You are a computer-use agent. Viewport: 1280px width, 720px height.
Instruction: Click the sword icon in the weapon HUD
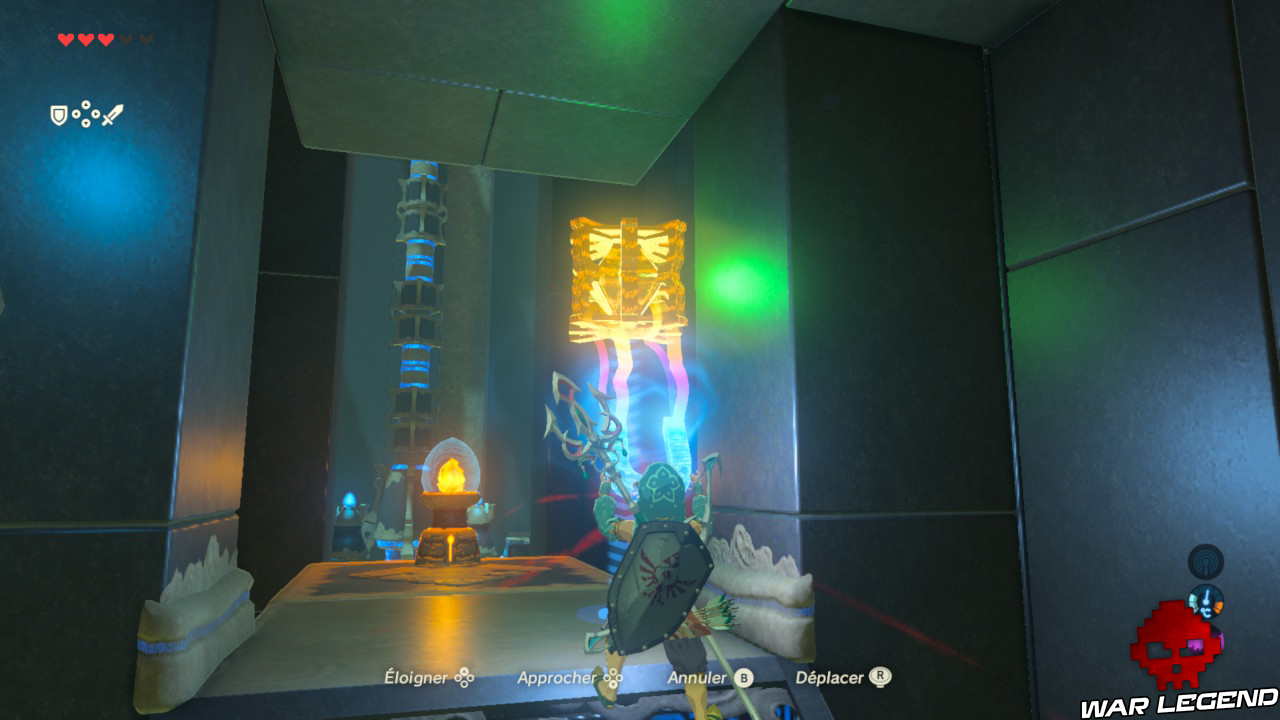(x=114, y=113)
